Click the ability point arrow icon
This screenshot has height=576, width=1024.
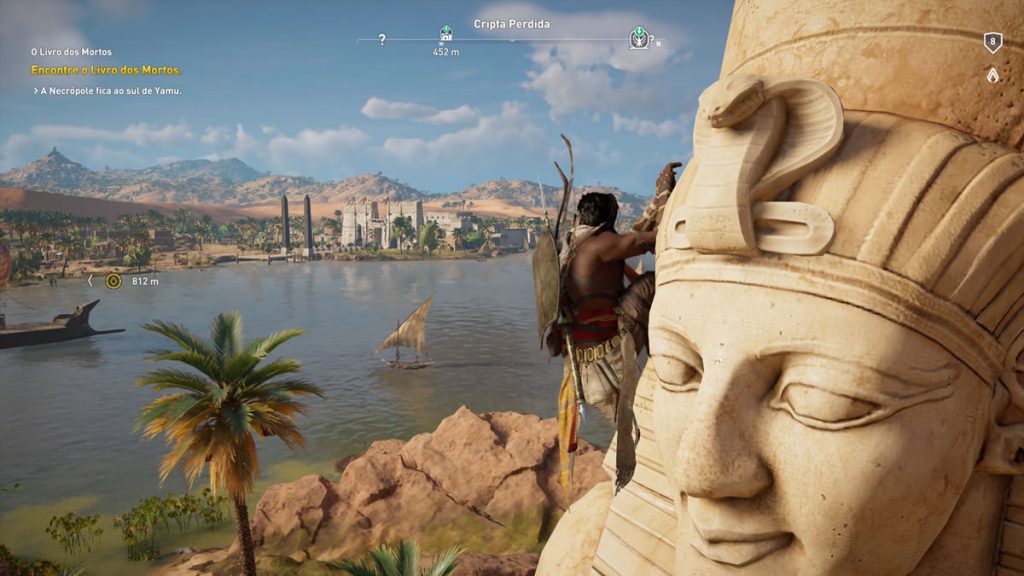coord(992,74)
